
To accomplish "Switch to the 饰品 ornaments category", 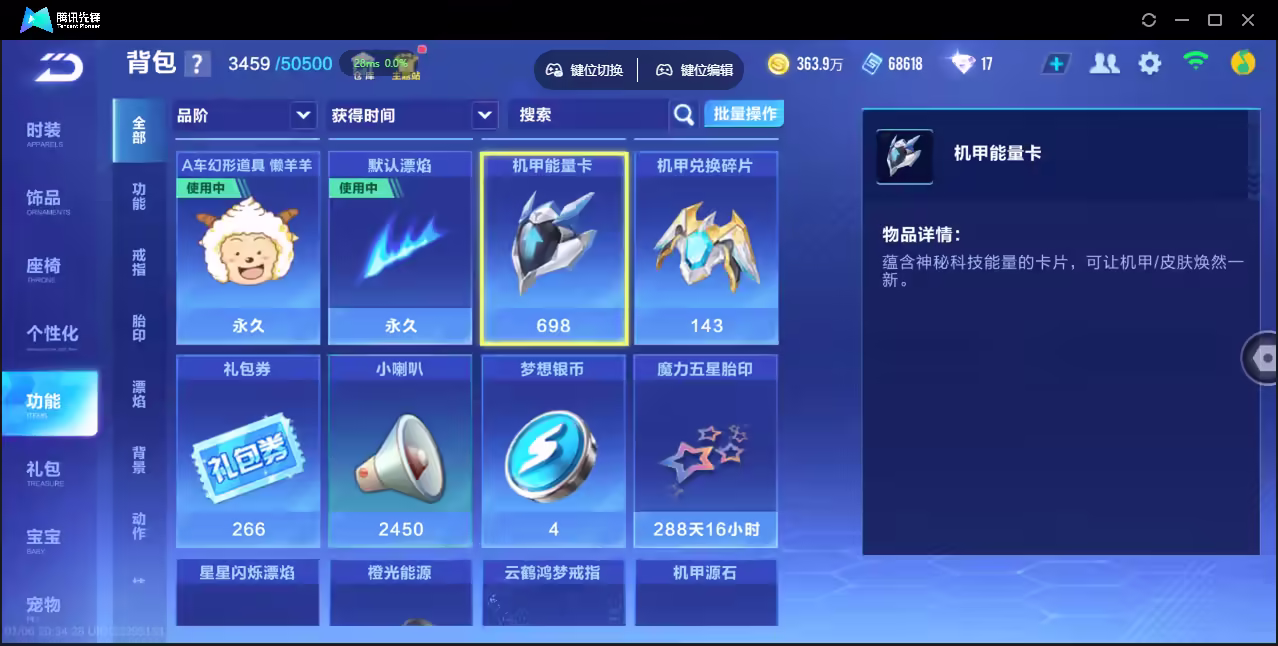I will (x=44, y=200).
